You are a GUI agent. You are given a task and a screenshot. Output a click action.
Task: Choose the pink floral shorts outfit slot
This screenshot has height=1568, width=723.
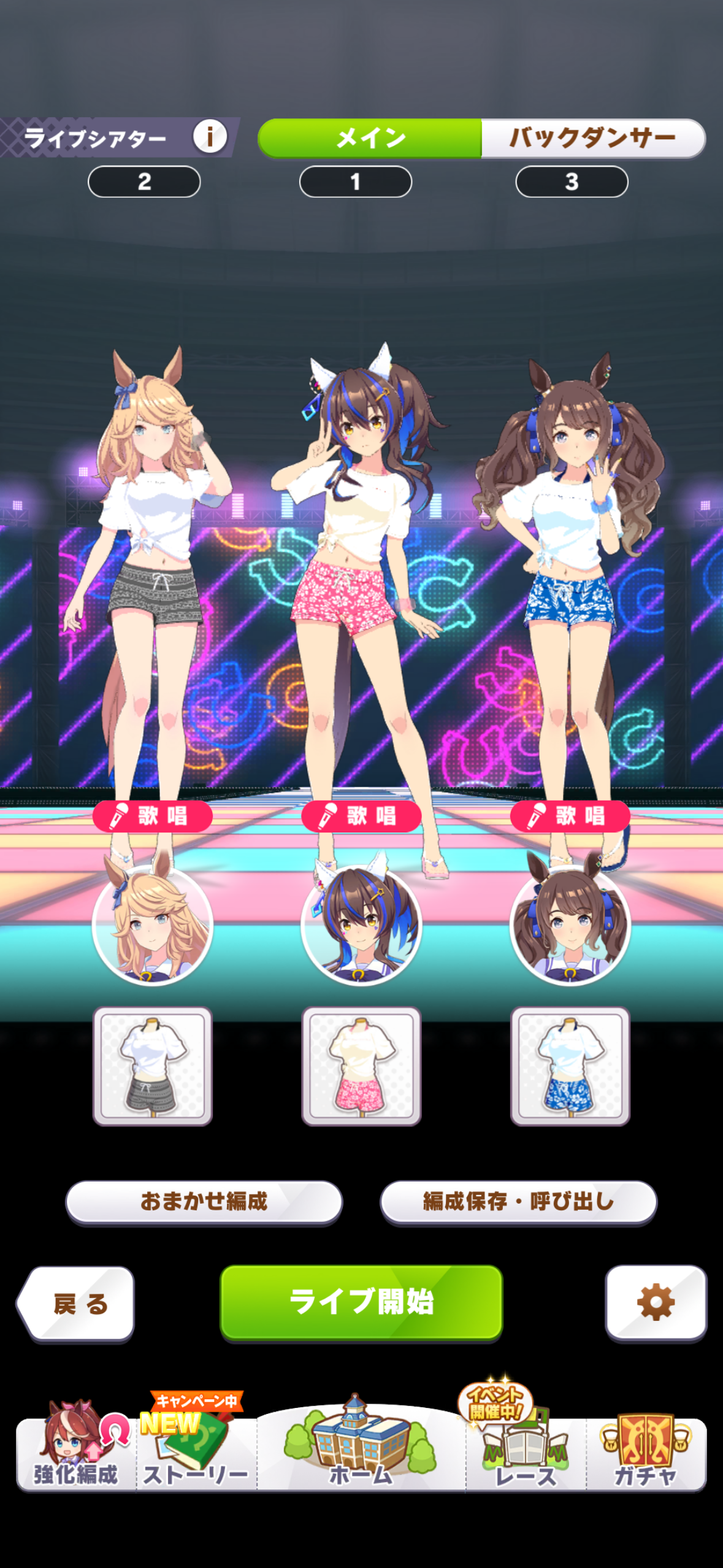[x=361, y=1066]
